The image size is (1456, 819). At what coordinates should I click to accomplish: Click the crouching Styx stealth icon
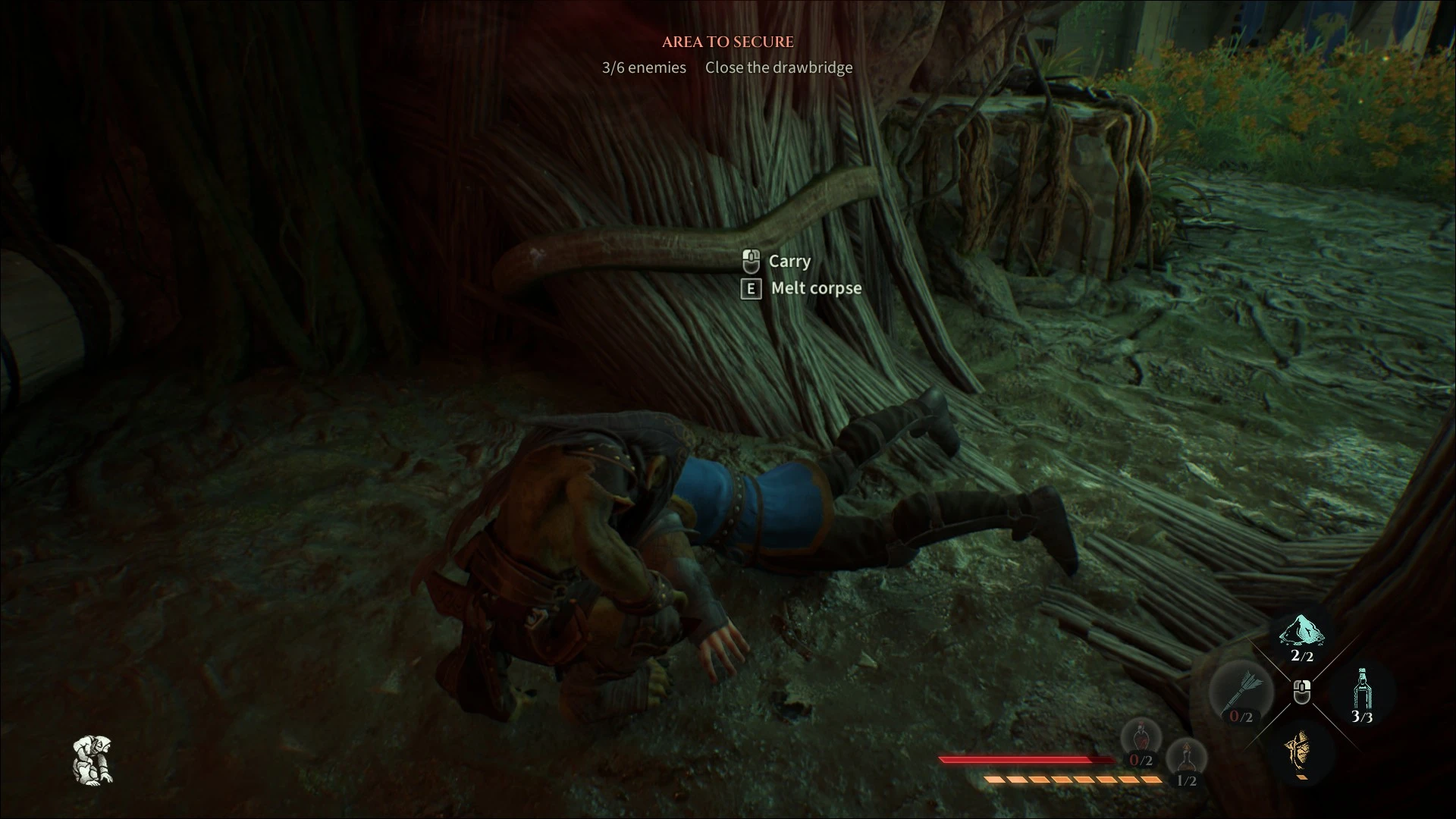[x=93, y=760]
